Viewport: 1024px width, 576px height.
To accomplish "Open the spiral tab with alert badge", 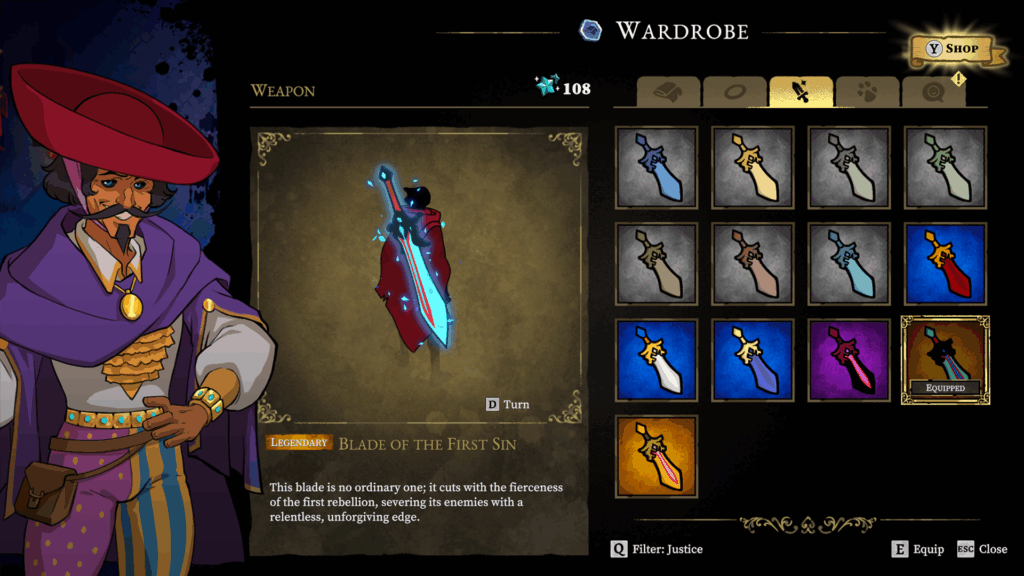I will coord(933,92).
